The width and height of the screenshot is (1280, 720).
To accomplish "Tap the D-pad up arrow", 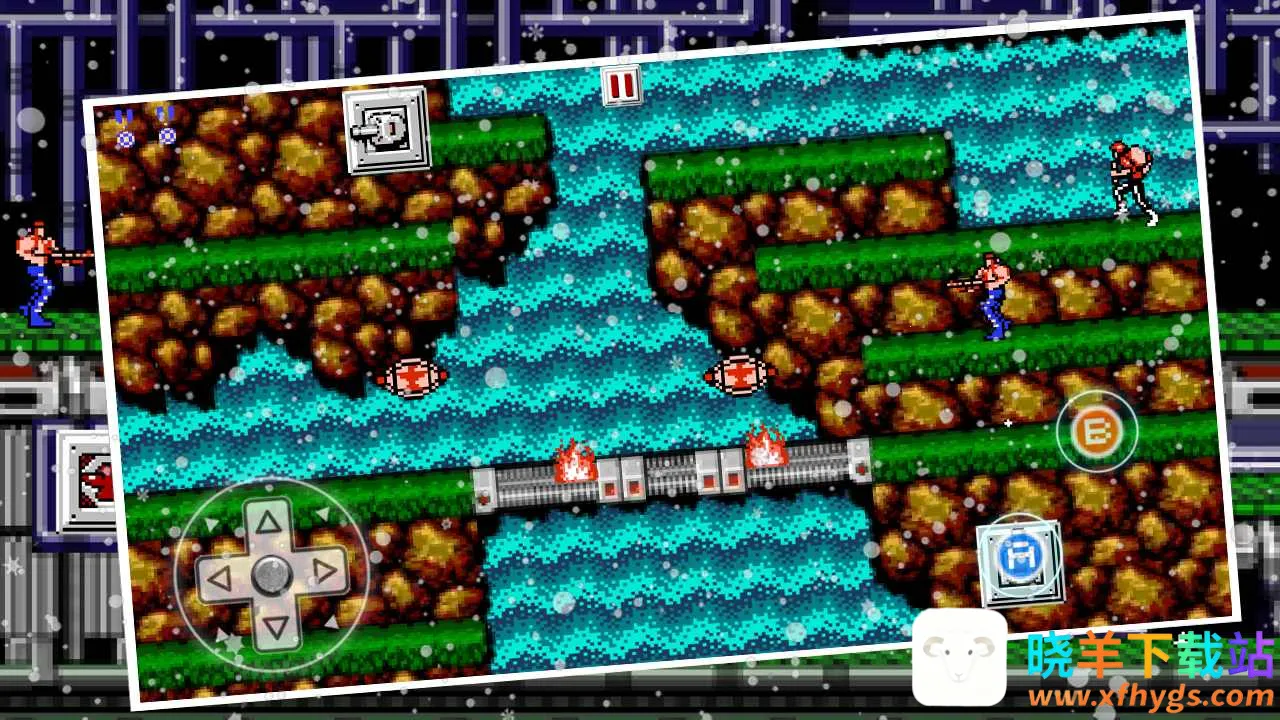I will click(267, 521).
